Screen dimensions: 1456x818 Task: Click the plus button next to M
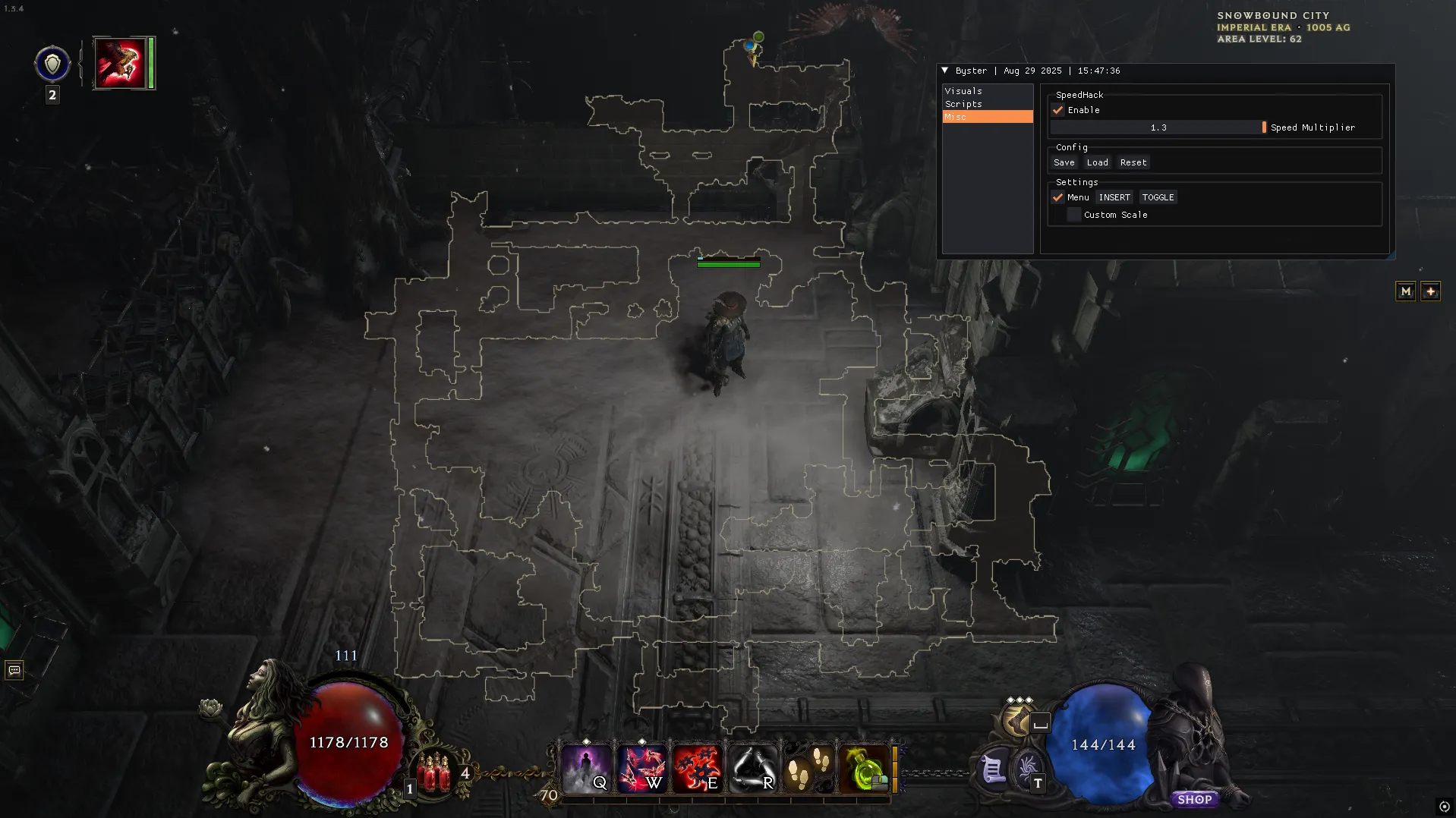click(x=1430, y=291)
